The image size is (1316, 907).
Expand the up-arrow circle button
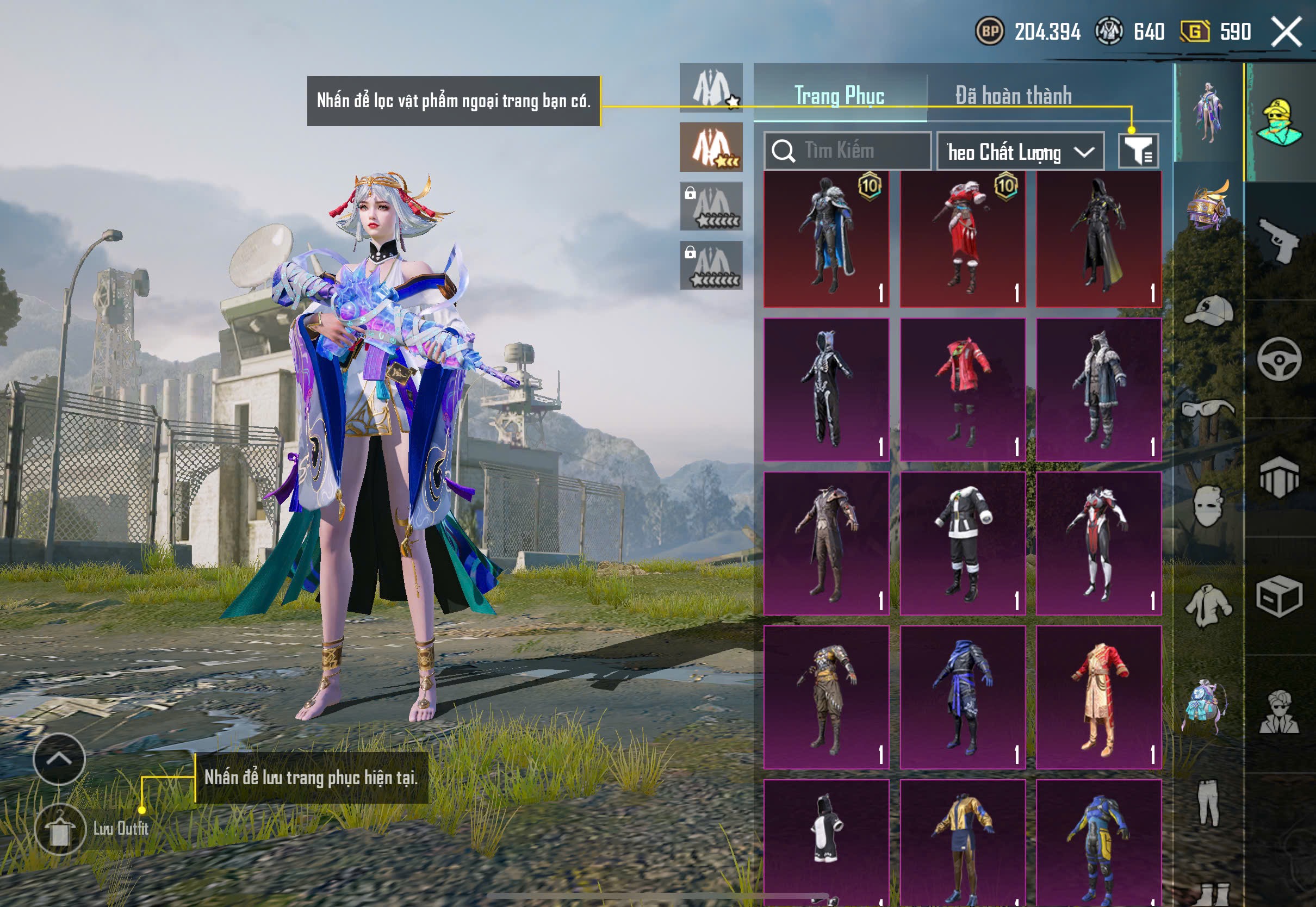[x=59, y=759]
